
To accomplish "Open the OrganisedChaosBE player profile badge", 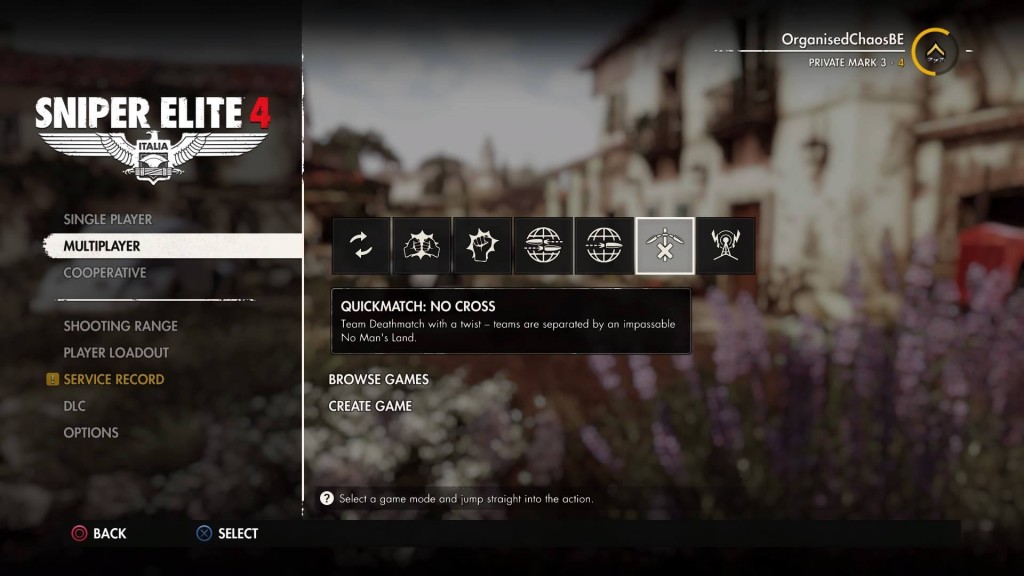I will click(x=935, y=50).
